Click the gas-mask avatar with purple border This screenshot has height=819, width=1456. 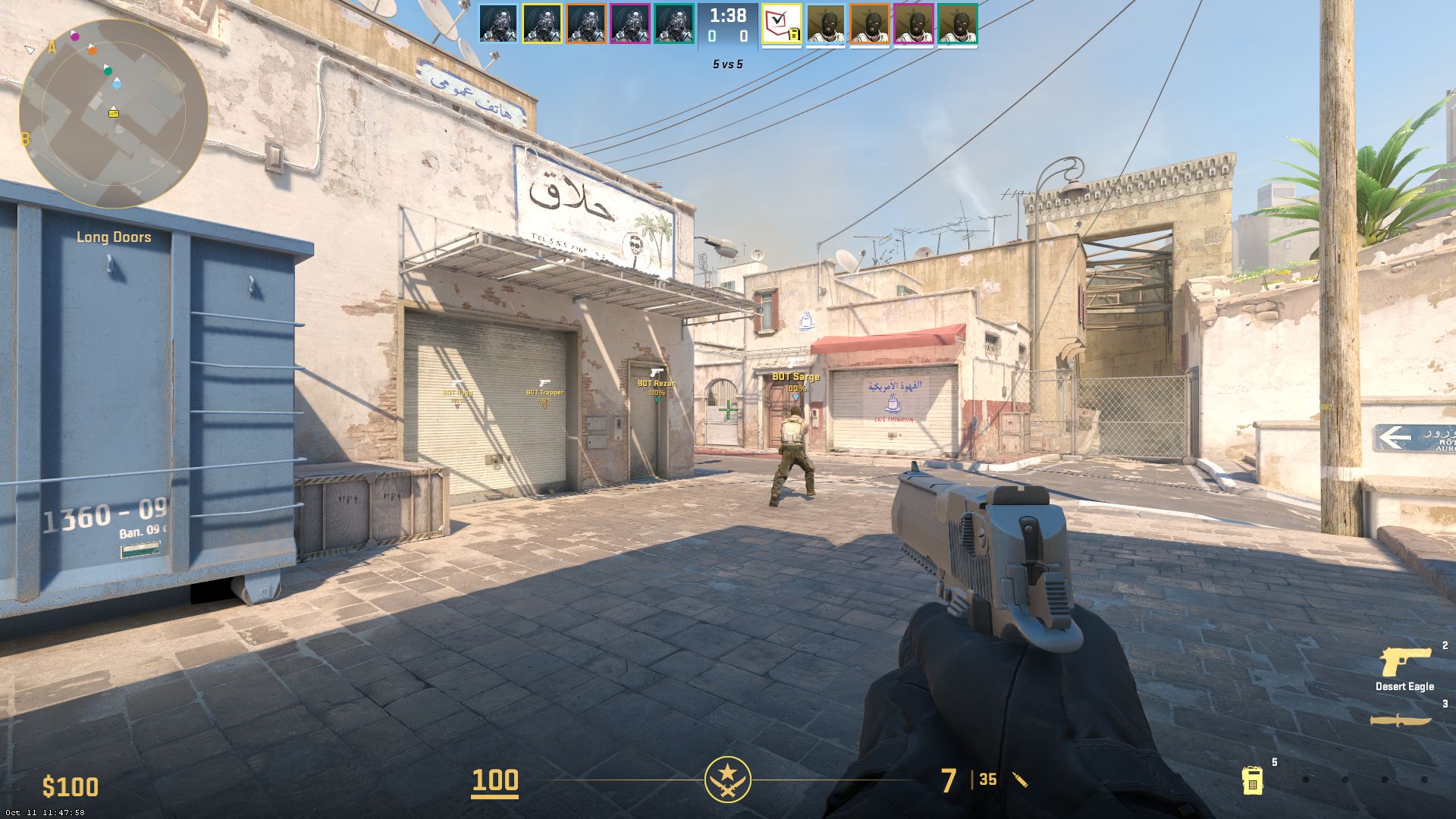(x=630, y=24)
